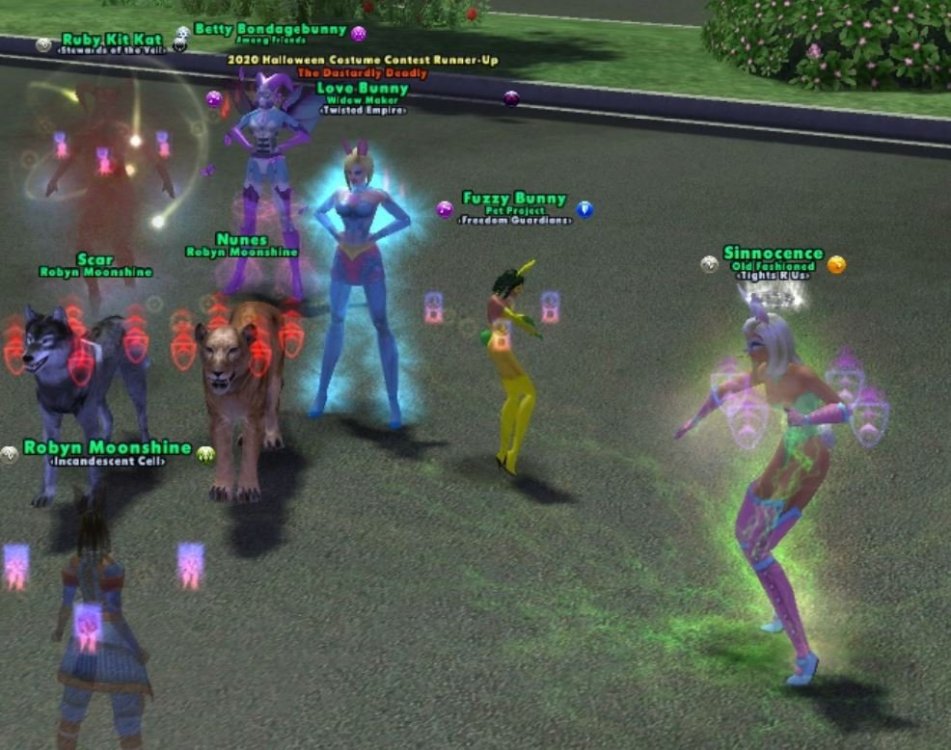Target Betty Bondagebunny by her name label

pos(270,30)
